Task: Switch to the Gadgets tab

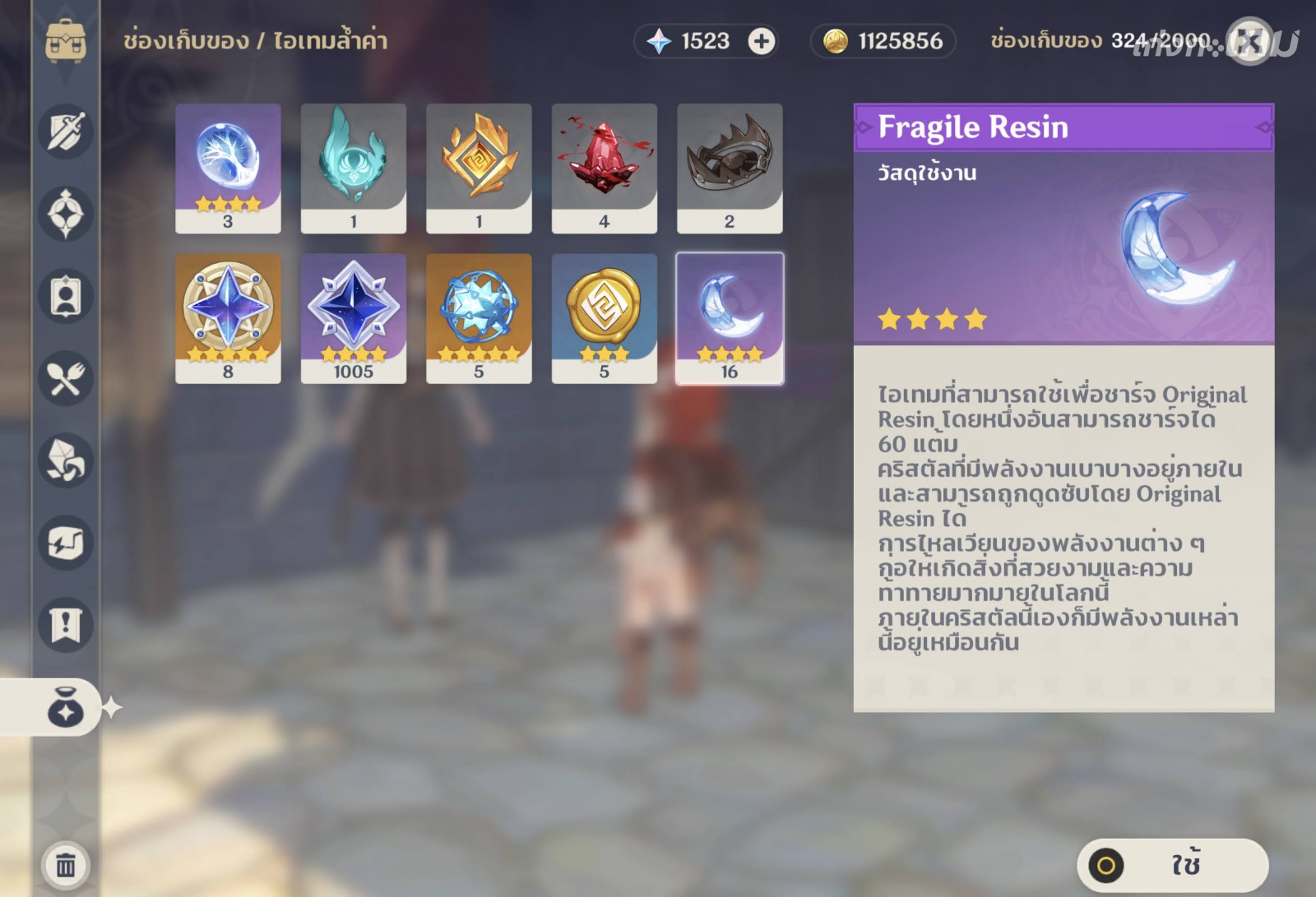Action: pyautogui.click(x=66, y=543)
